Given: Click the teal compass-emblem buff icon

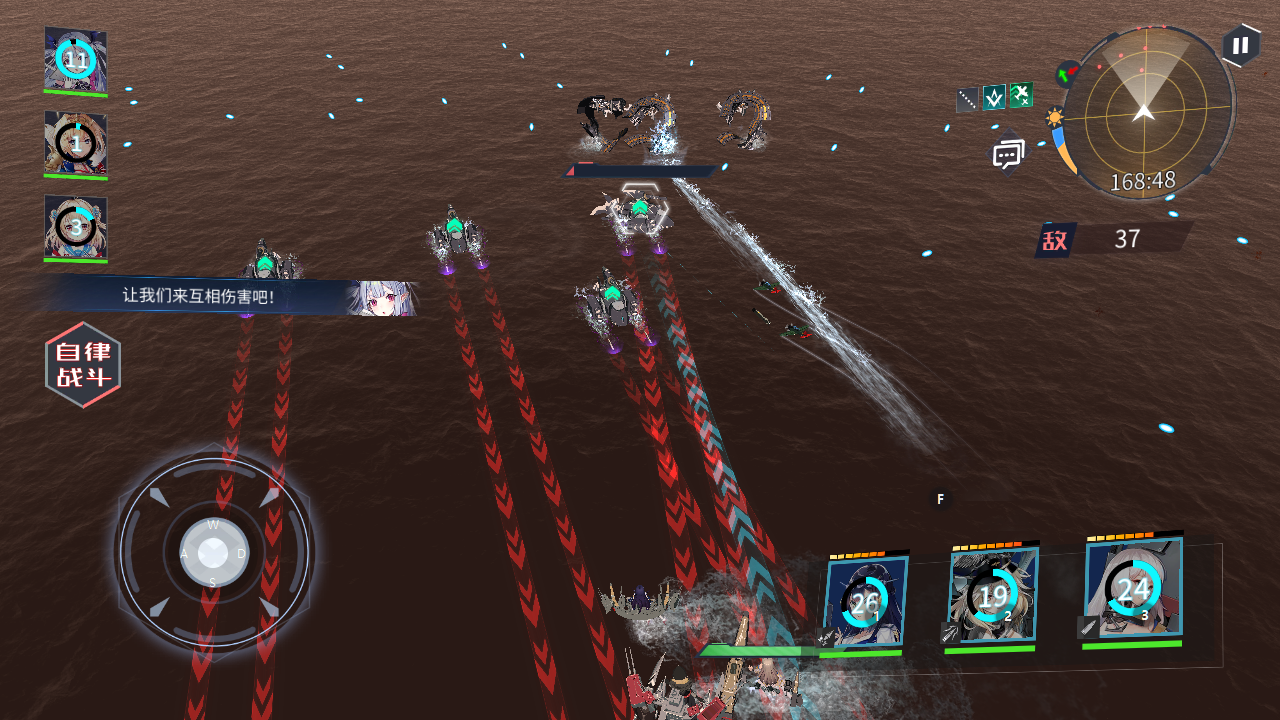Looking at the screenshot, I should 994,97.
